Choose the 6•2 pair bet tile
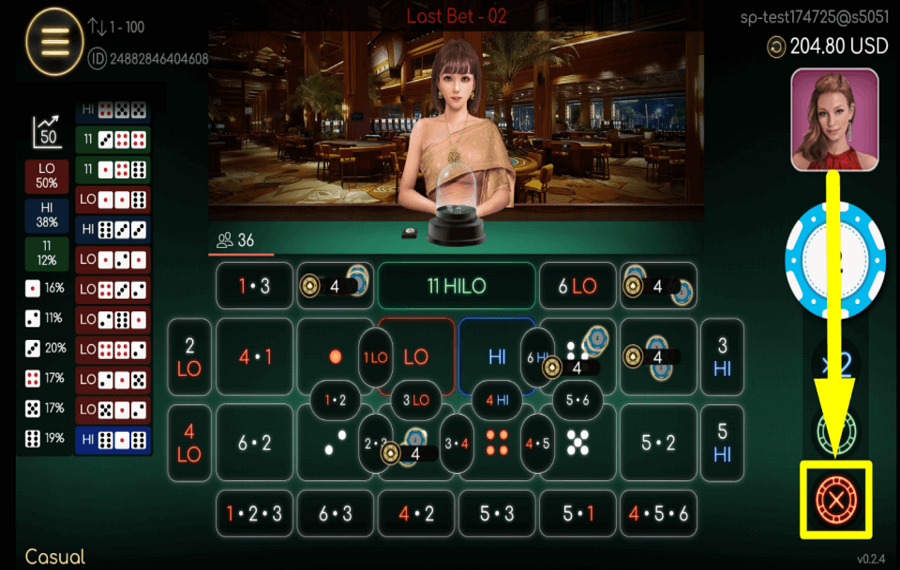The width and height of the screenshot is (900, 570). point(254,443)
